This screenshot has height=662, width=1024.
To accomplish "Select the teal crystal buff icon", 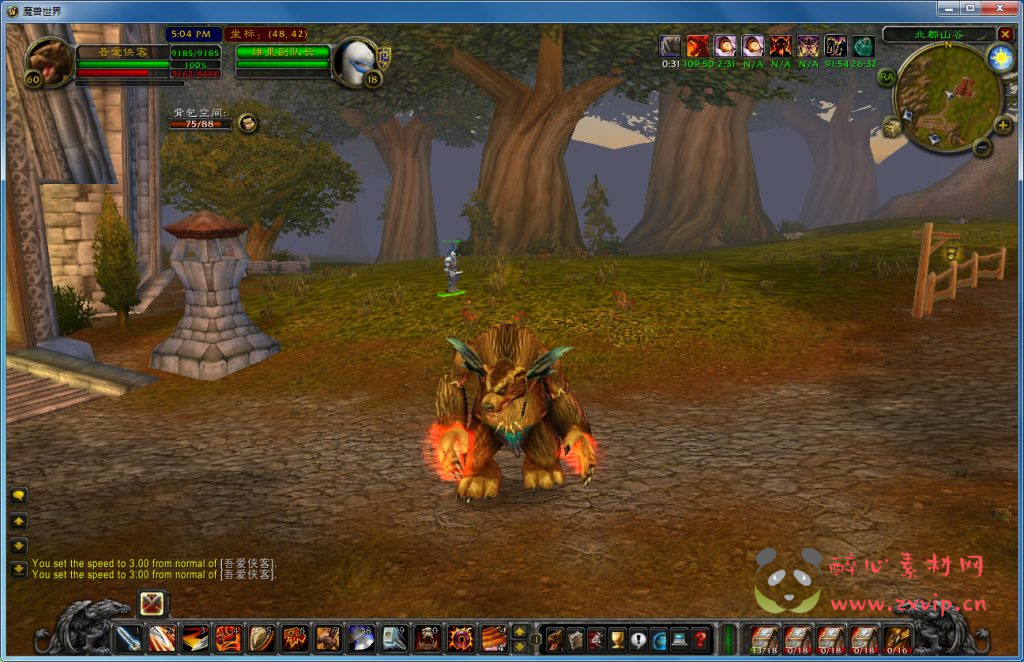I will [863, 46].
